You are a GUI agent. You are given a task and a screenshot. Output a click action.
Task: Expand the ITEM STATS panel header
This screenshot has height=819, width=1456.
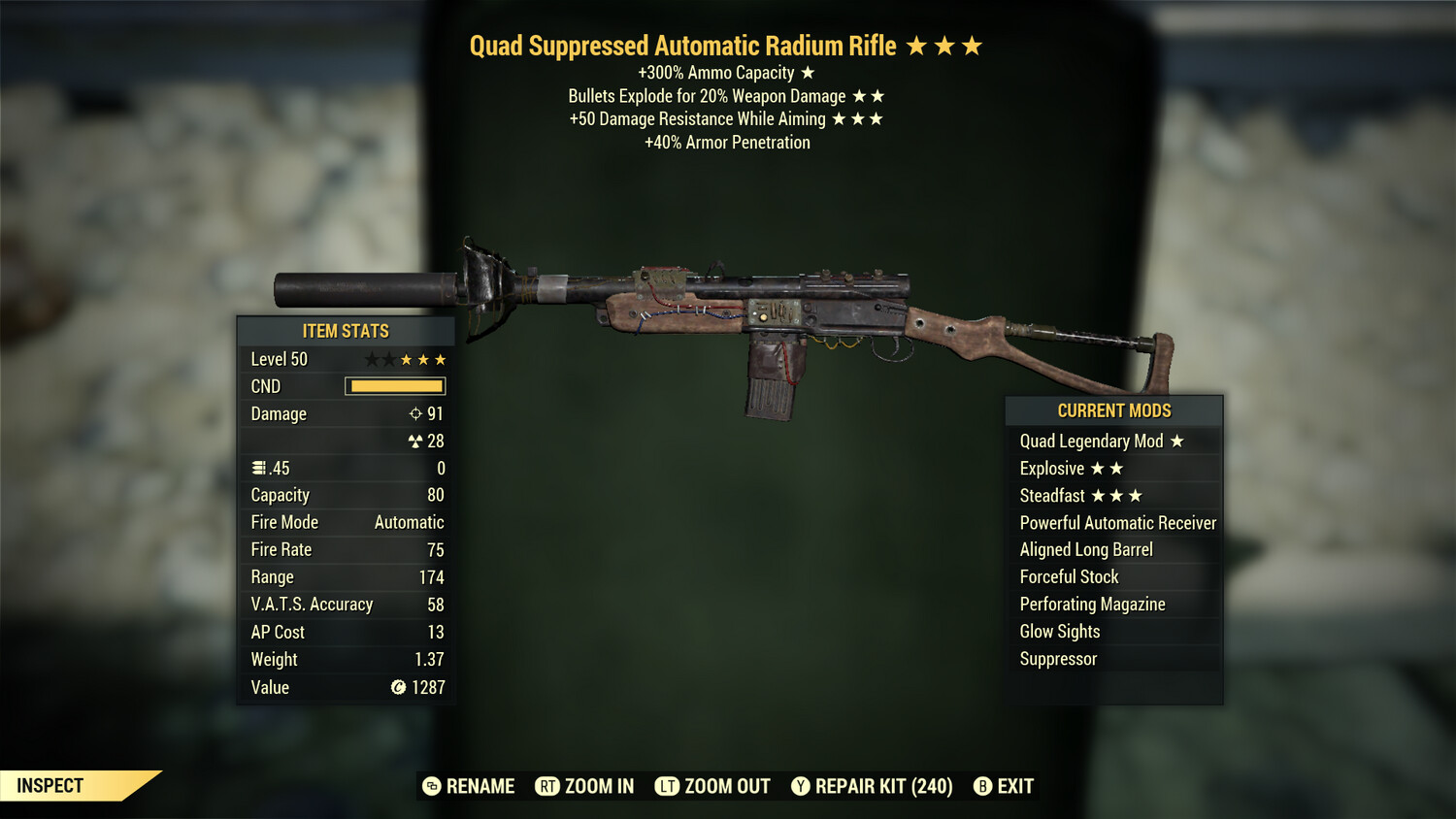(345, 331)
